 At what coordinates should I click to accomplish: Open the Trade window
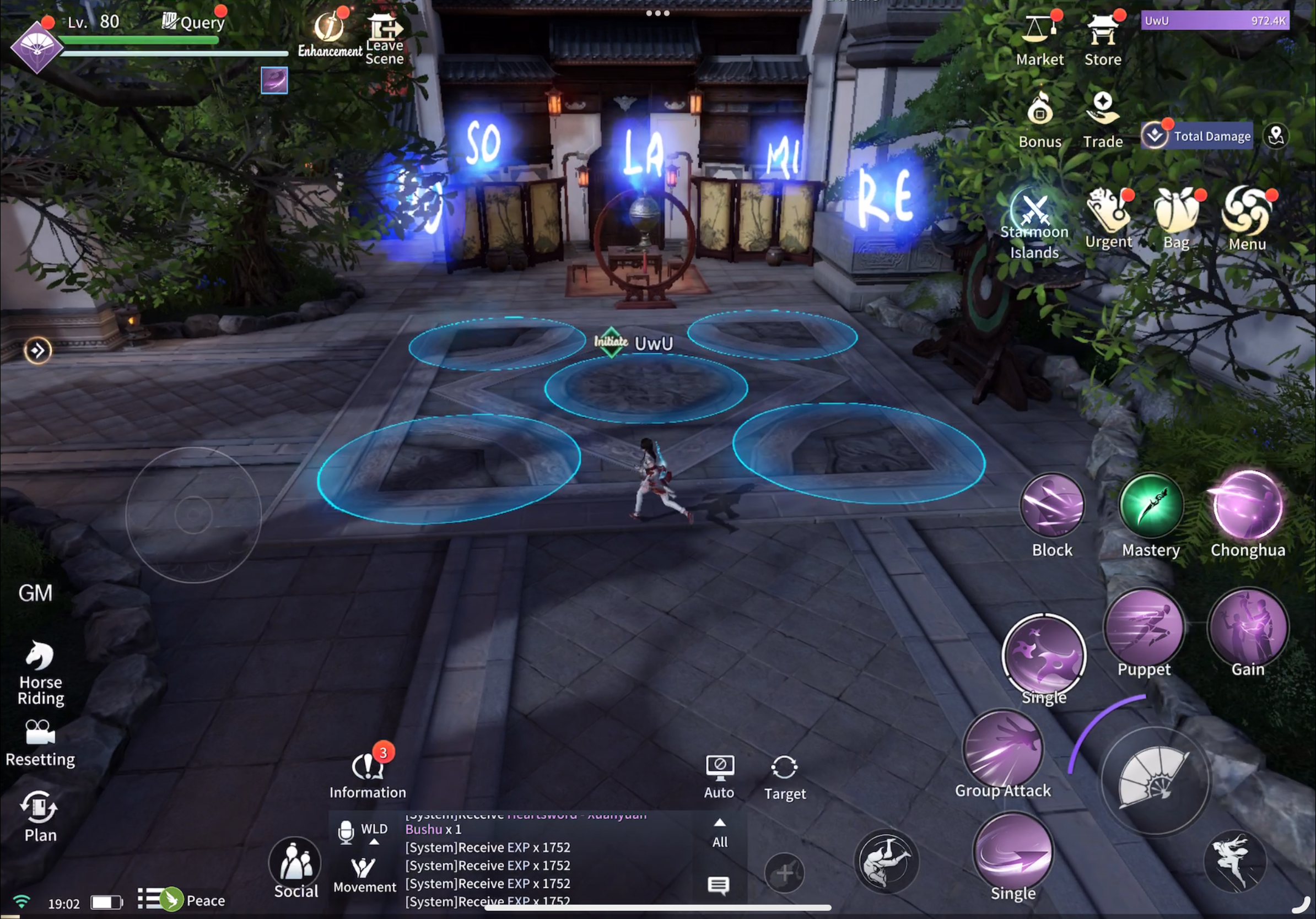tap(1102, 119)
